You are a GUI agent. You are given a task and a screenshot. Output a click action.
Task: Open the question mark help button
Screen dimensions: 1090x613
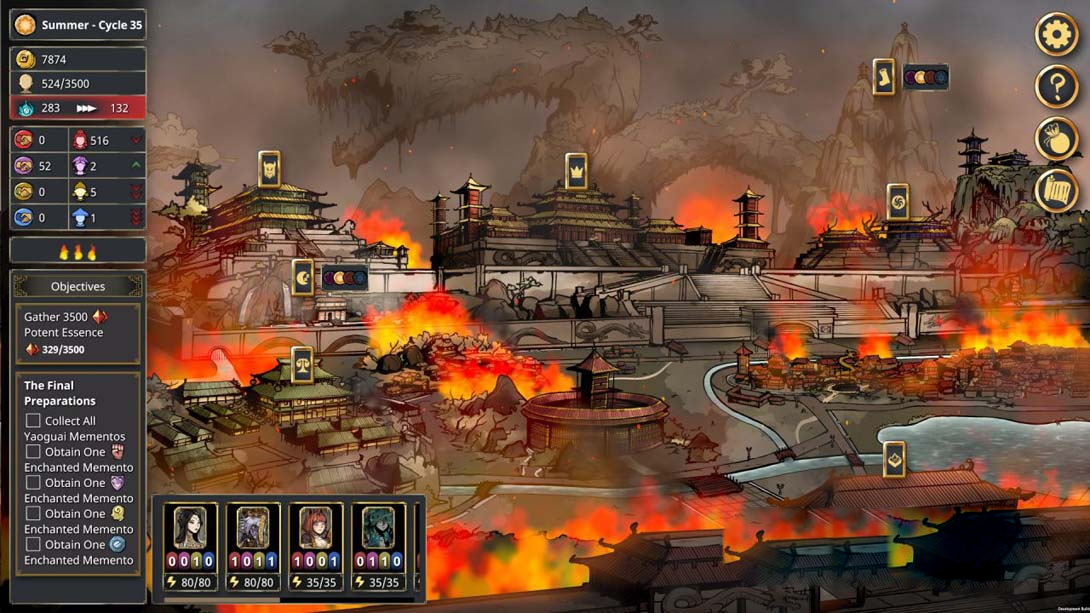click(1056, 87)
